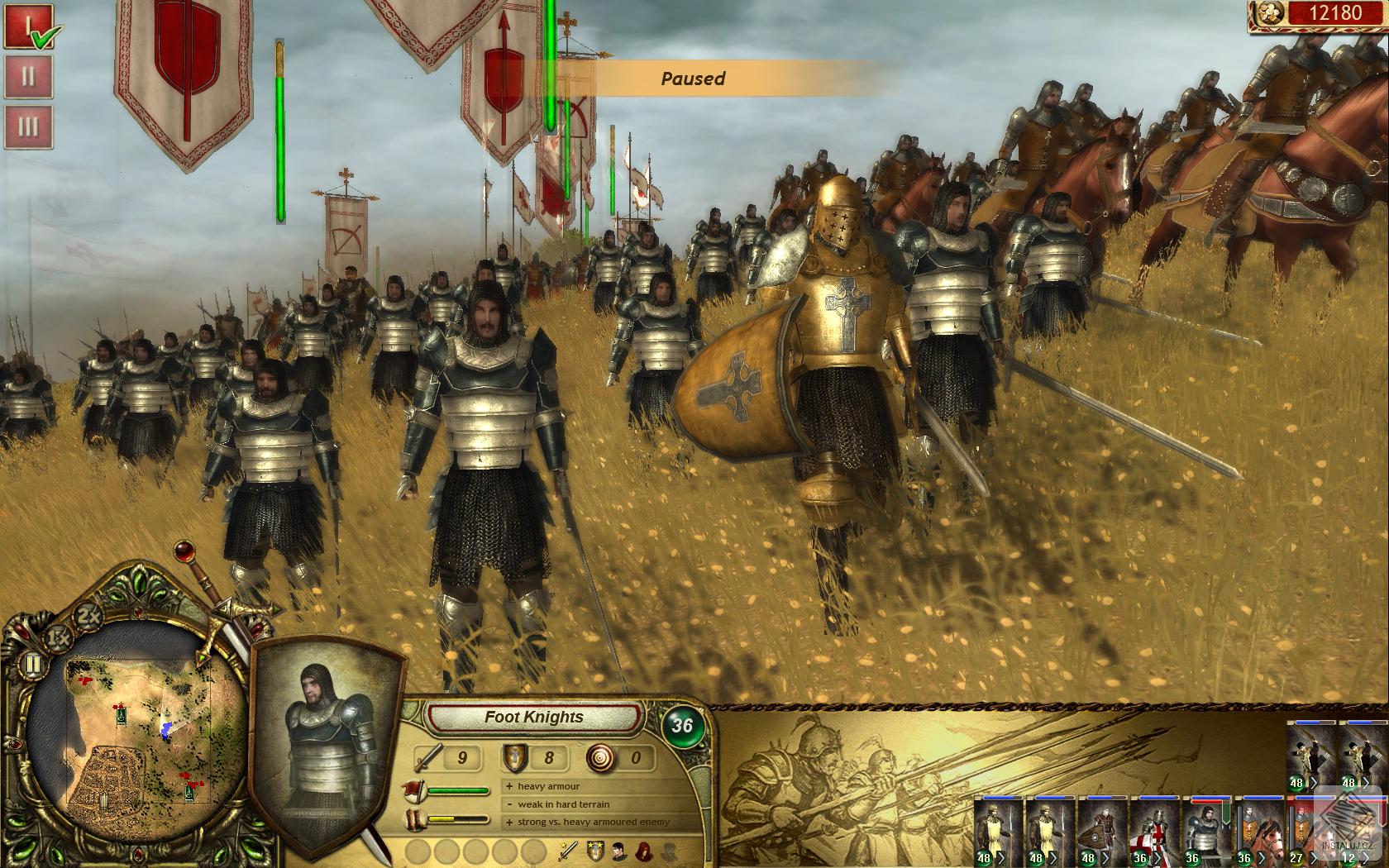Image resolution: width=1389 pixels, height=868 pixels.
Task: Click the red-hooded advisor icon
Action: click(x=642, y=851)
